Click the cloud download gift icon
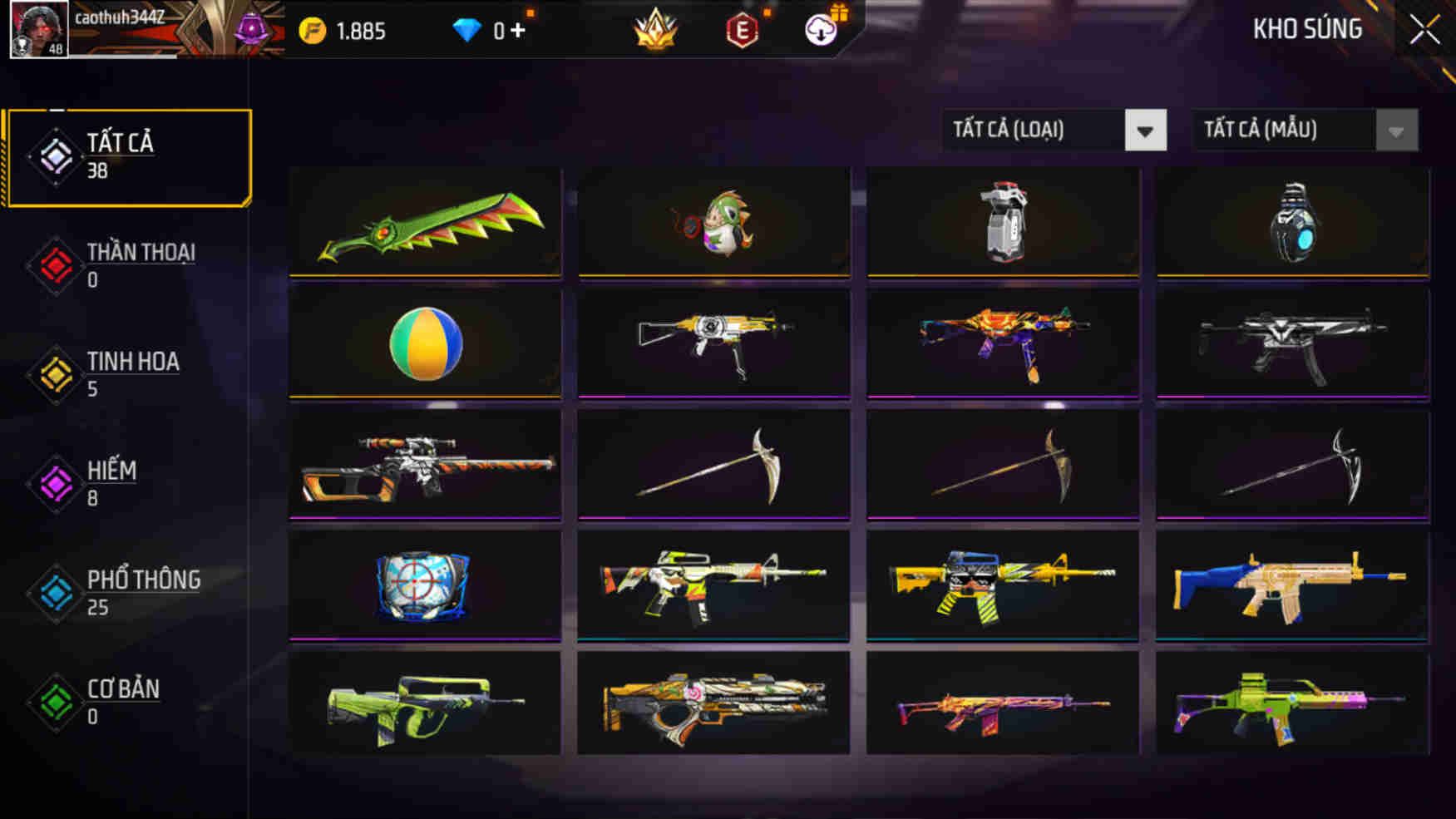Viewport: 1456px width, 819px height. [822, 30]
